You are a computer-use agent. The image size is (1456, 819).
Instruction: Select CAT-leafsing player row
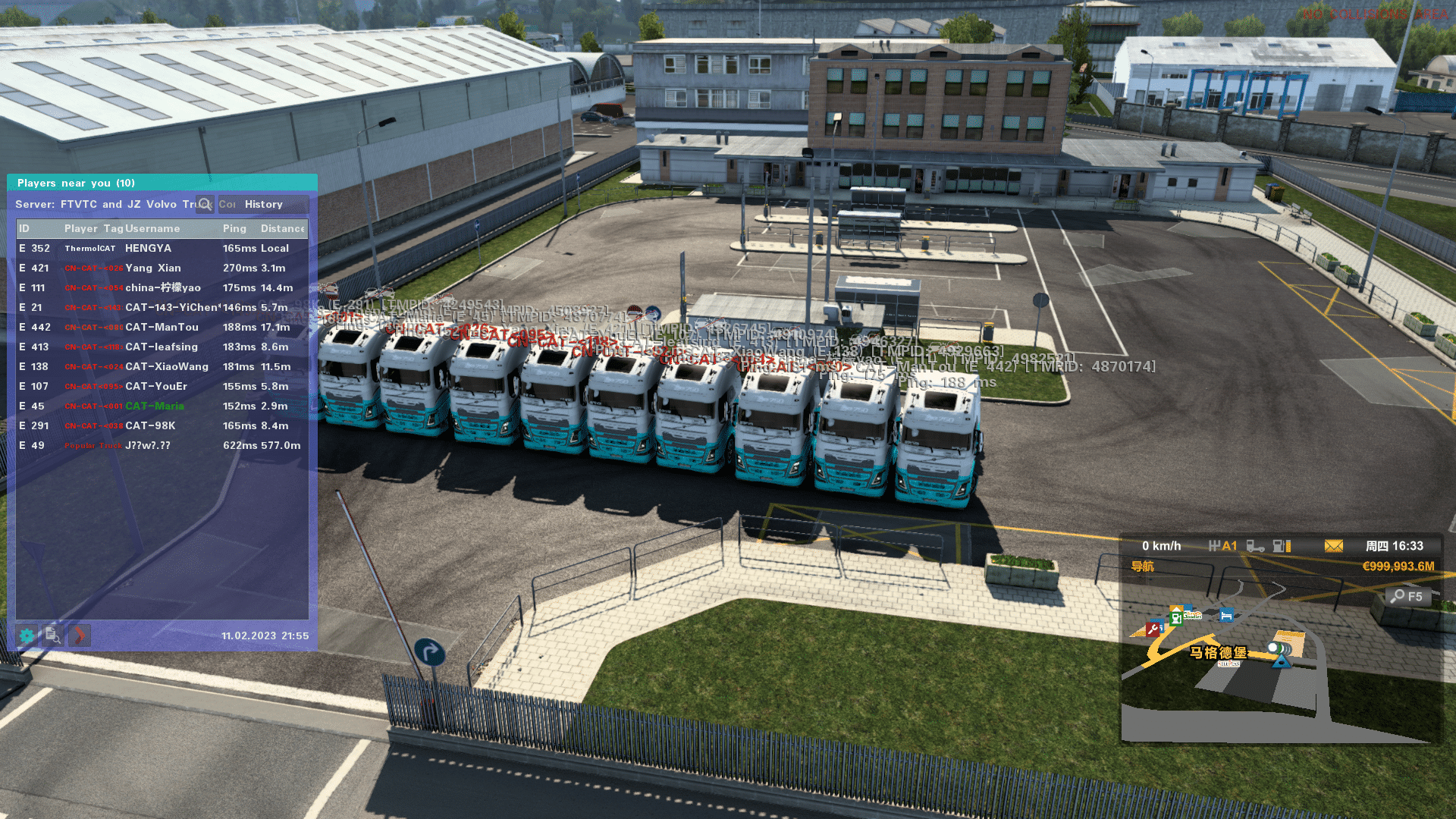point(161,347)
